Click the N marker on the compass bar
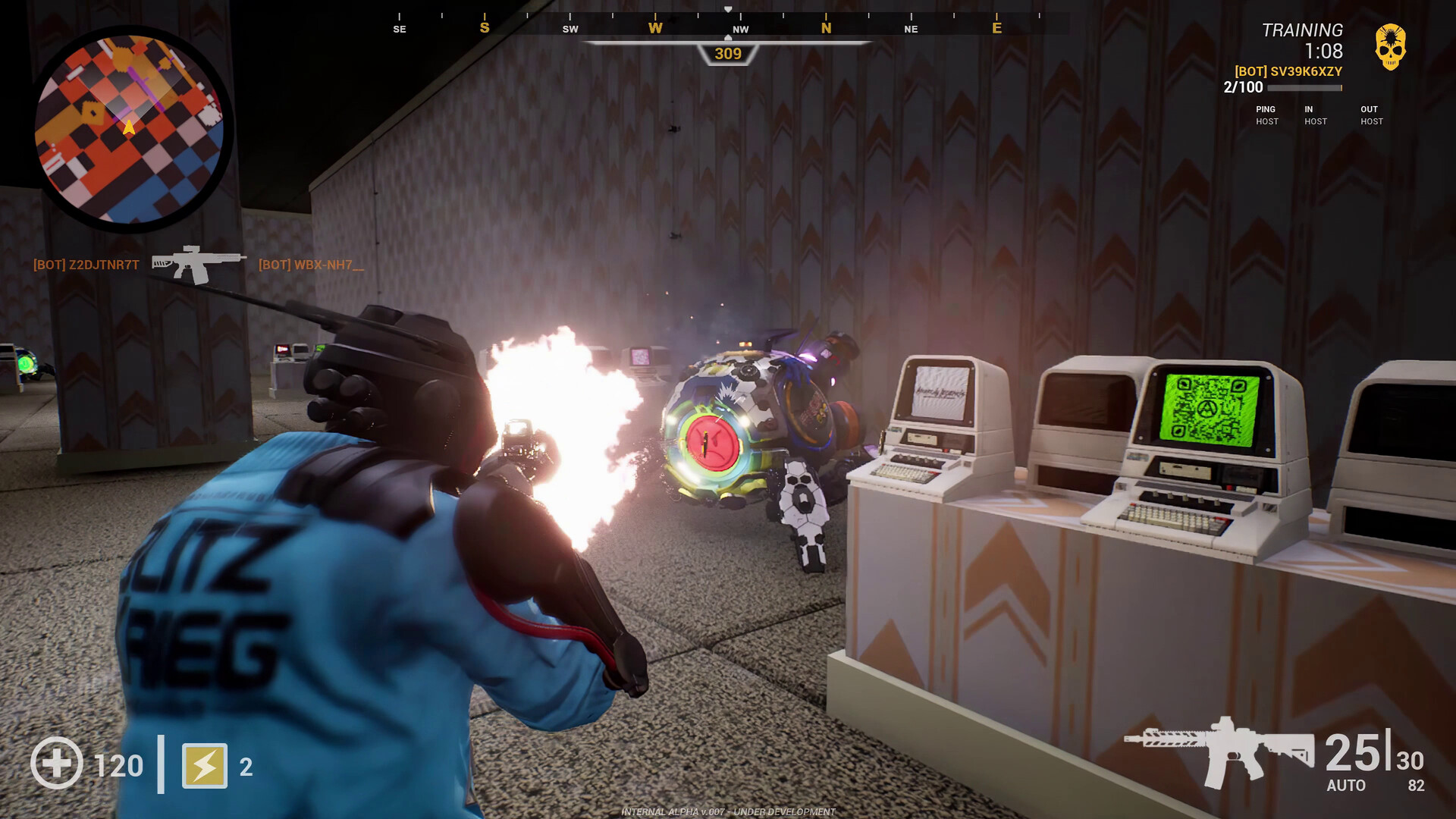 point(826,28)
